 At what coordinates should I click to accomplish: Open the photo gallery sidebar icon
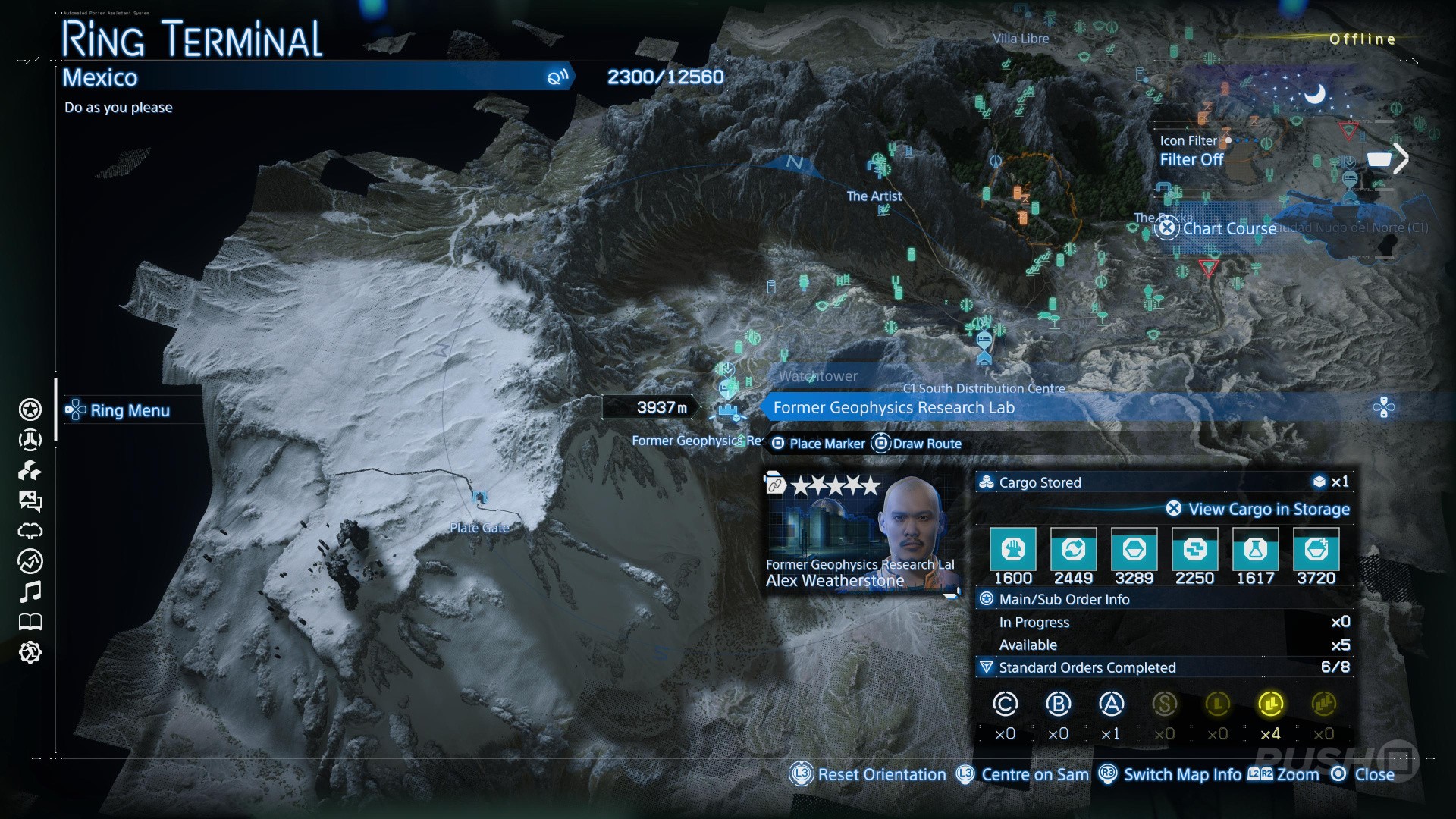click(x=30, y=500)
